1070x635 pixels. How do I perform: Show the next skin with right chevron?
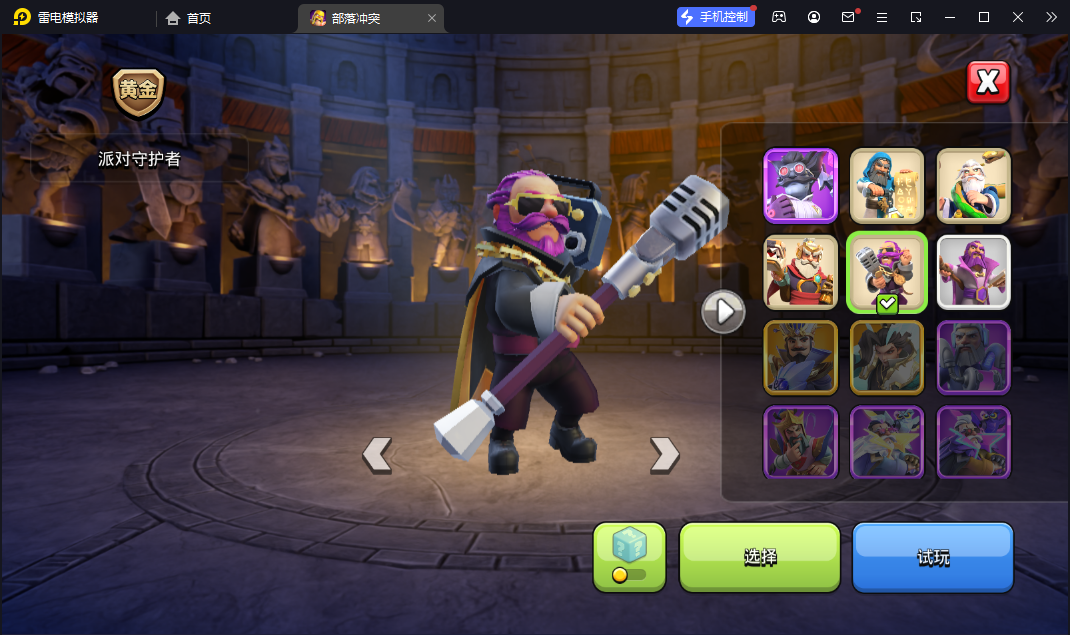[664, 455]
